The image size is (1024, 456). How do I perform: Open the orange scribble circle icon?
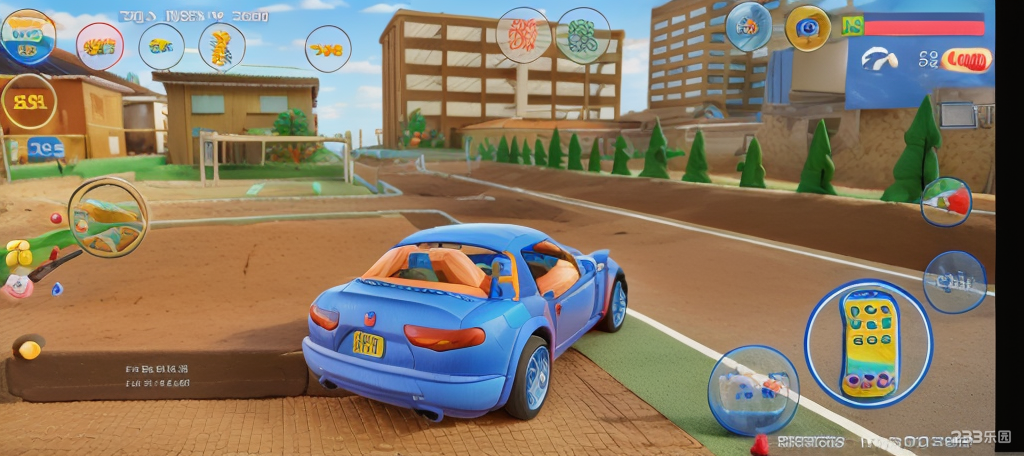click(522, 36)
